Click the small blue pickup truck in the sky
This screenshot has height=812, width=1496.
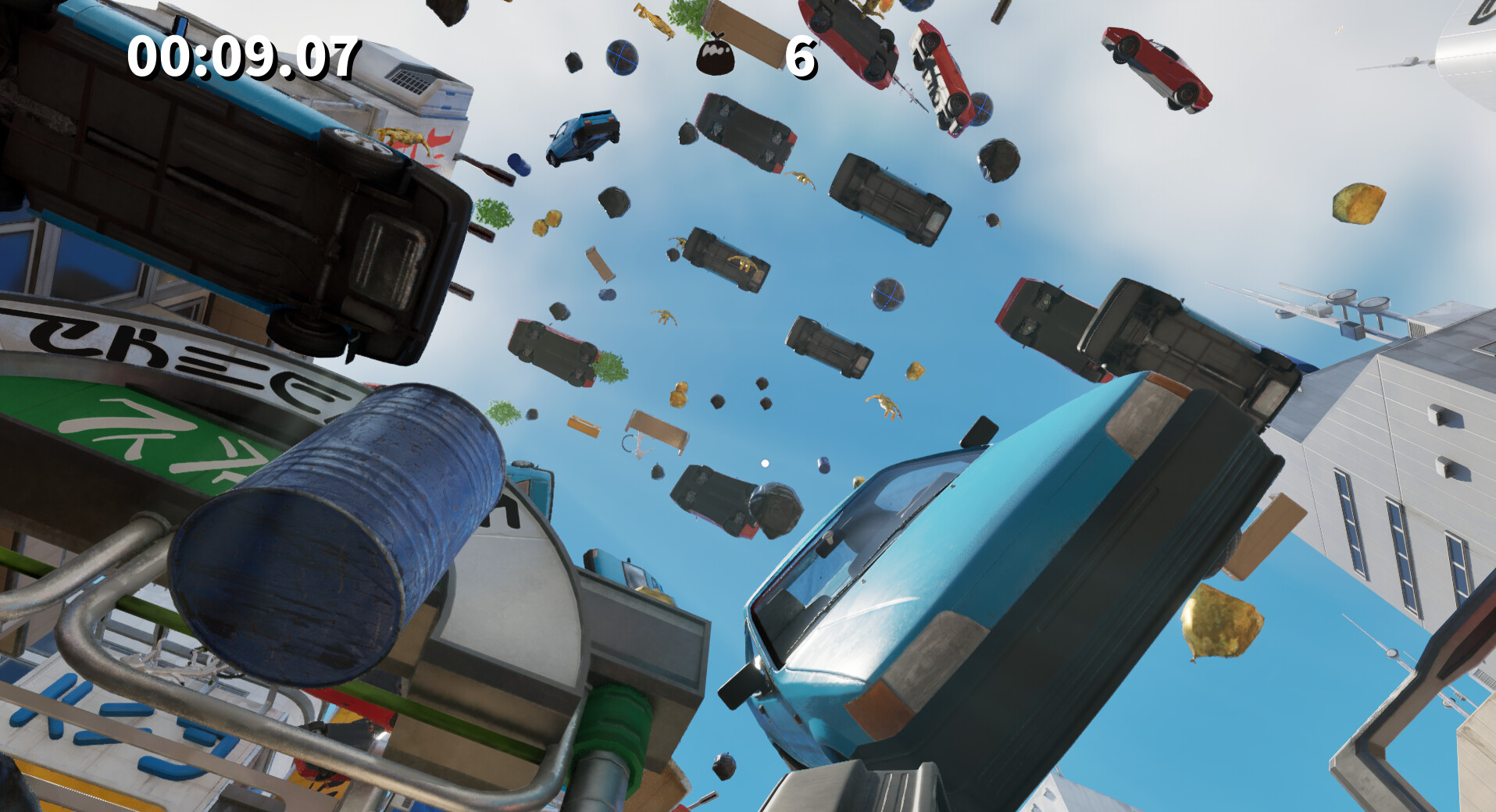tap(582, 137)
